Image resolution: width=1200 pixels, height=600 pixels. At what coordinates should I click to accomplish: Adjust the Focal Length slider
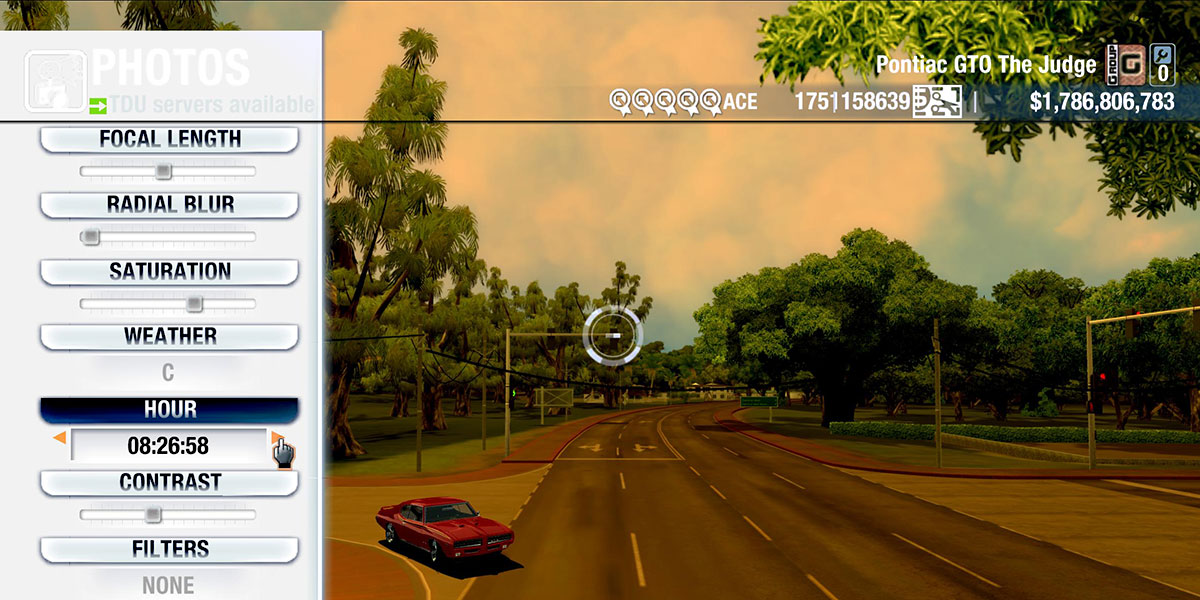(x=164, y=172)
